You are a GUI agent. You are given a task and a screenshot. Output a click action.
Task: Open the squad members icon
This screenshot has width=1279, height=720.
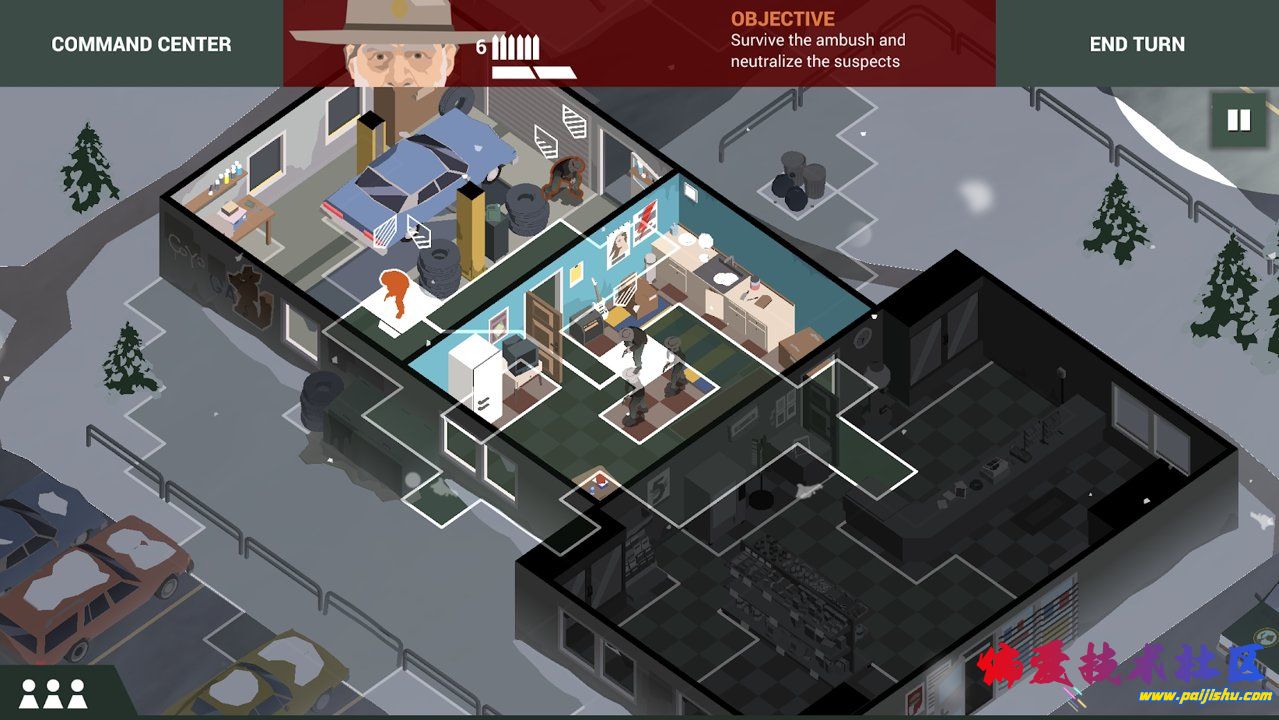click(53, 693)
